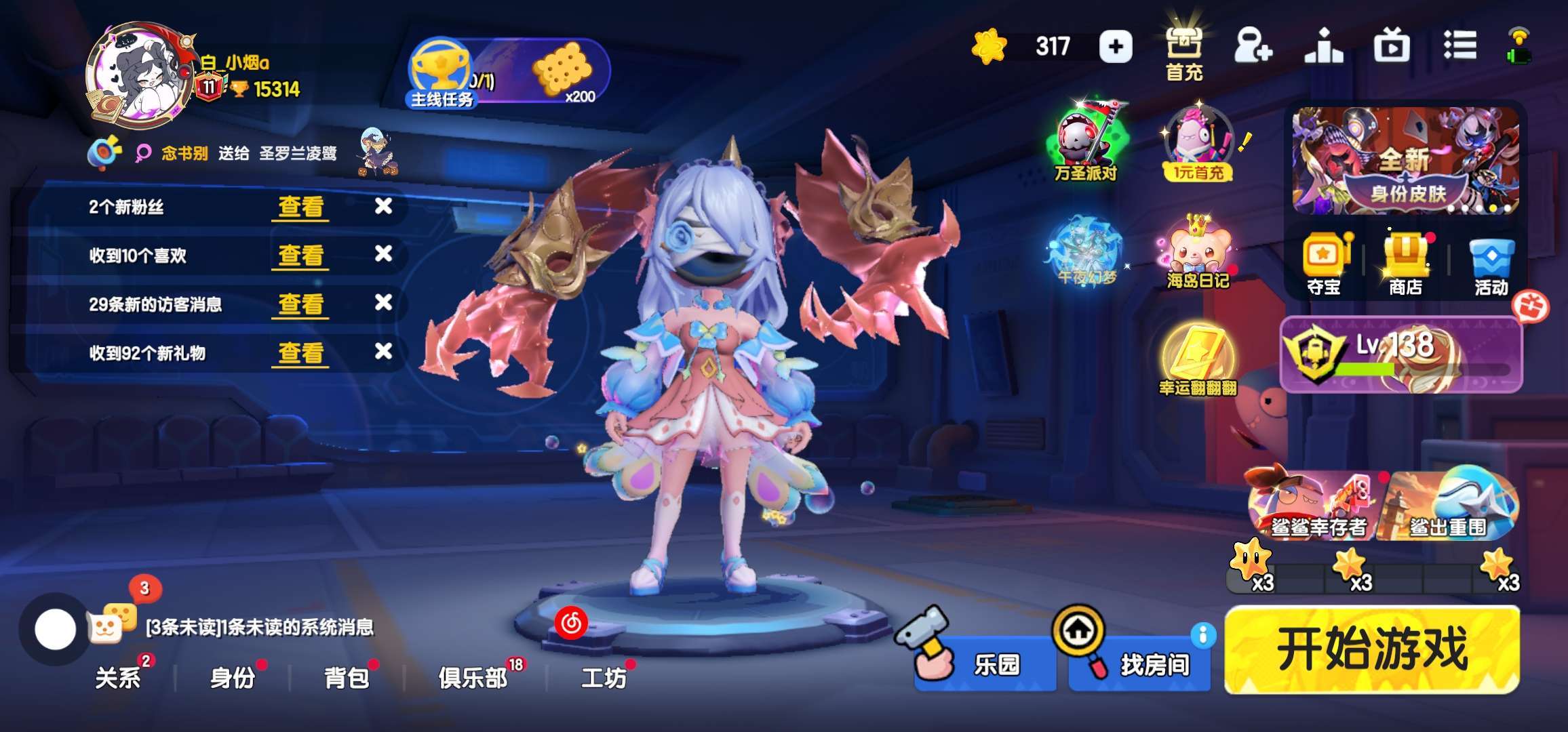
Task: Dismiss the 收到10个喜欢 notification
Action: click(x=383, y=254)
